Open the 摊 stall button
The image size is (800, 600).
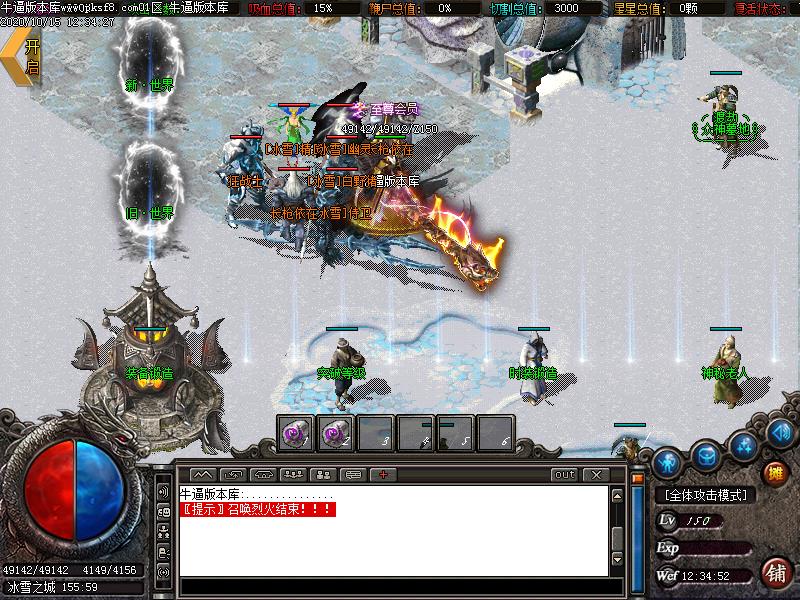pos(773,472)
